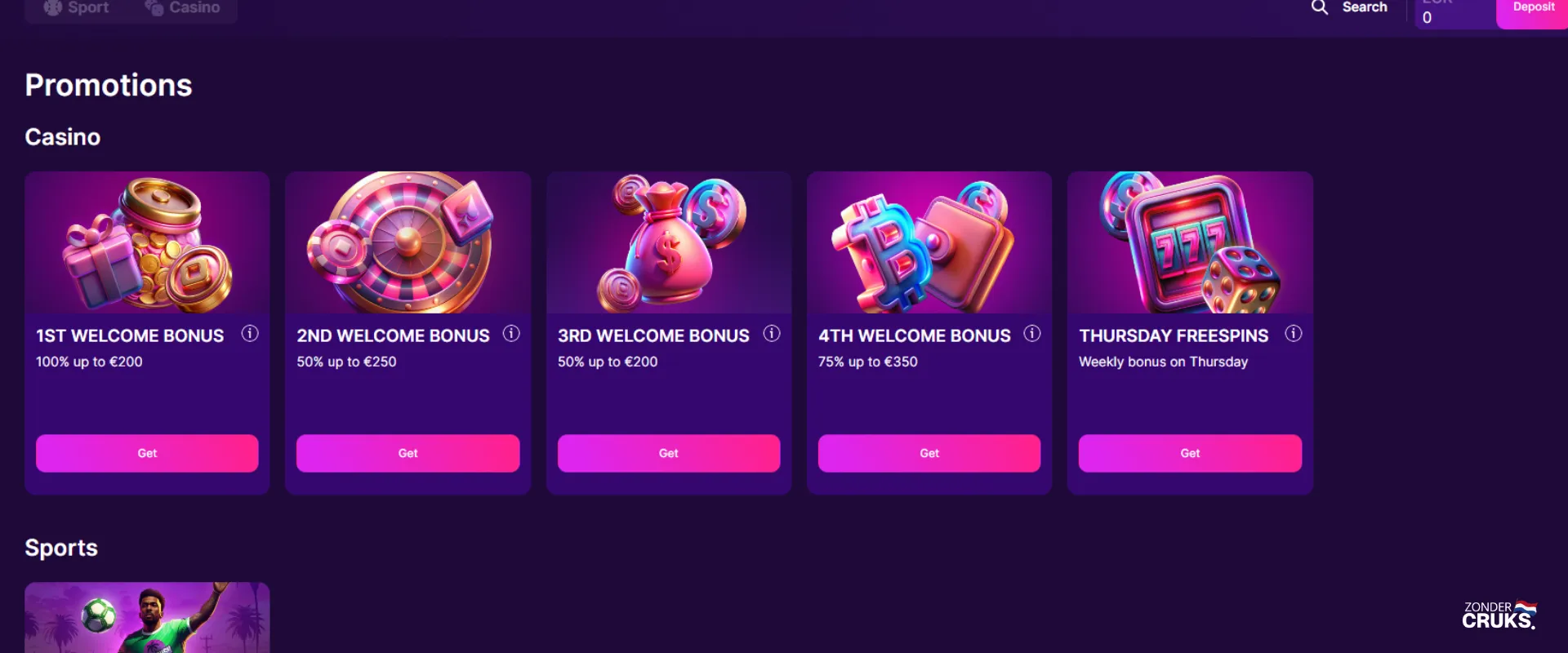Claim the 3rd Welcome Bonus
The height and width of the screenshot is (653, 1568).
click(x=668, y=453)
